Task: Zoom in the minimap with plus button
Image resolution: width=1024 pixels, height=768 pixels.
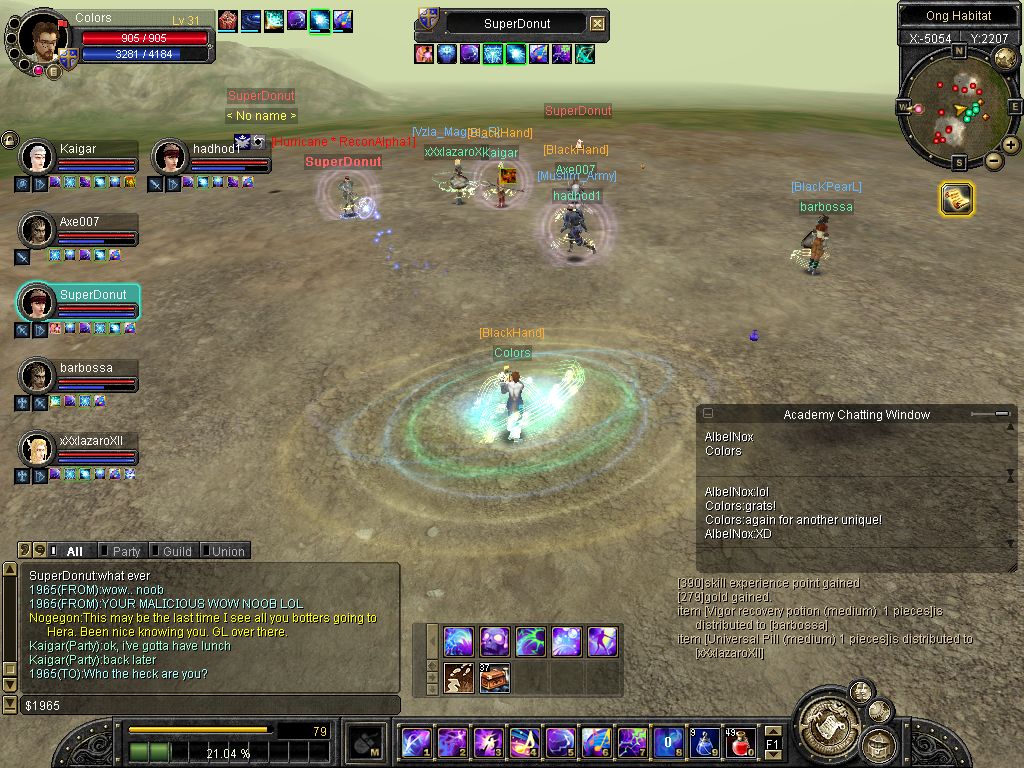Action: [1011, 145]
